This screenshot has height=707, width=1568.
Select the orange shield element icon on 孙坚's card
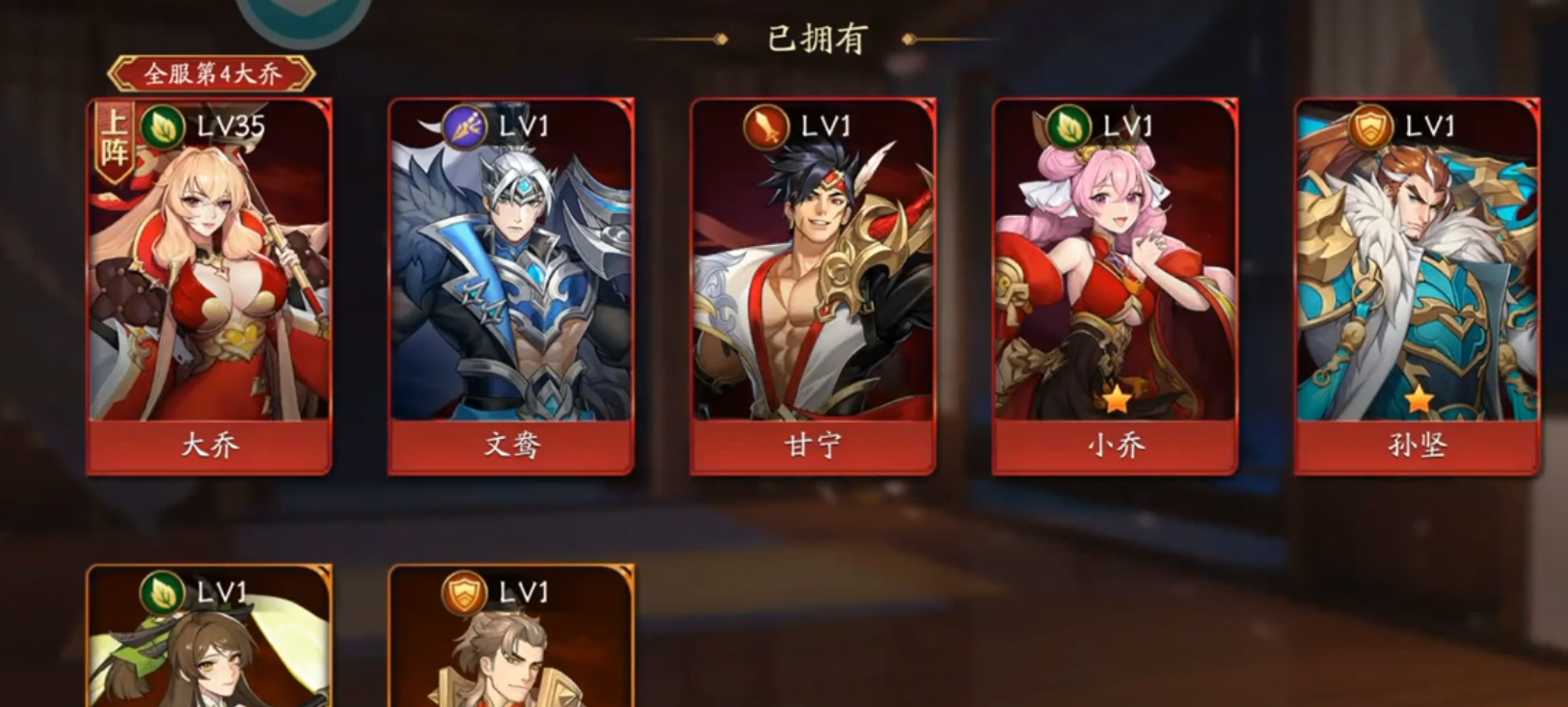(x=1370, y=123)
